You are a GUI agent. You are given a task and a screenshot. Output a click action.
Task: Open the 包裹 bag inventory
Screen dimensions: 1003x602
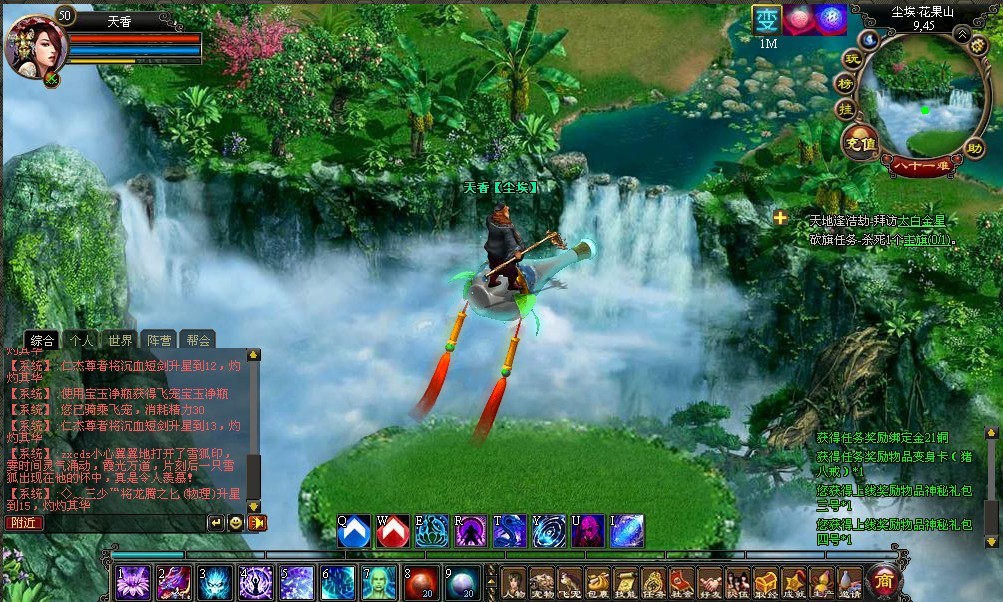pos(598,582)
